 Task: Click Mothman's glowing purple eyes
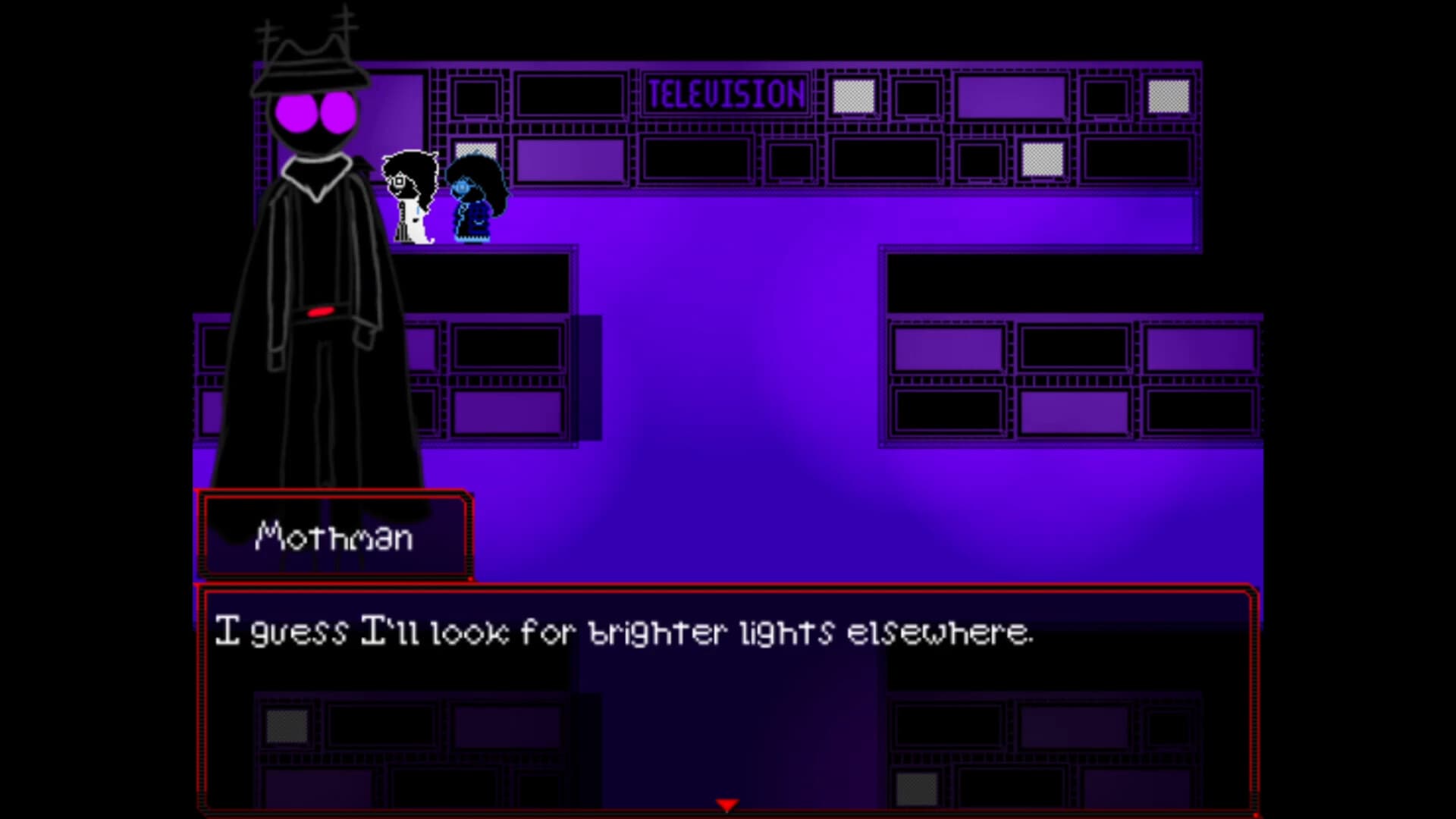pyautogui.click(x=316, y=112)
